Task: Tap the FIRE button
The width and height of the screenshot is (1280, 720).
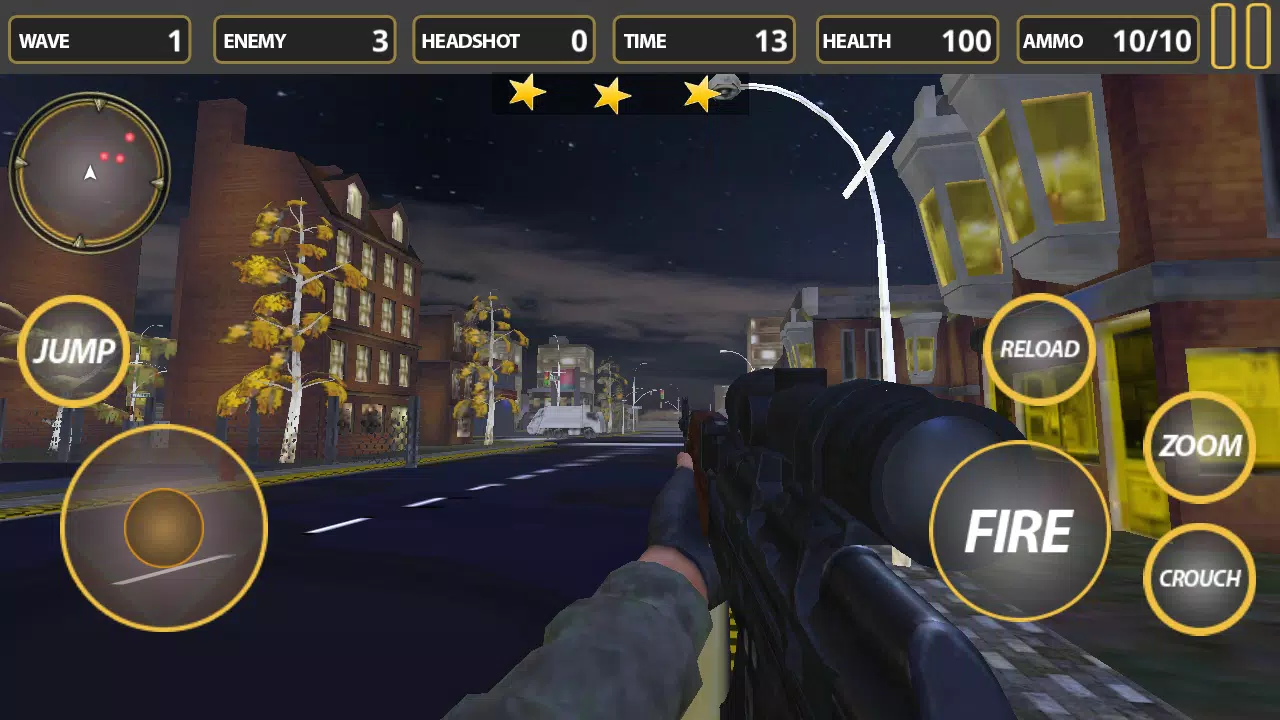Action: pyautogui.click(x=1019, y=531)
